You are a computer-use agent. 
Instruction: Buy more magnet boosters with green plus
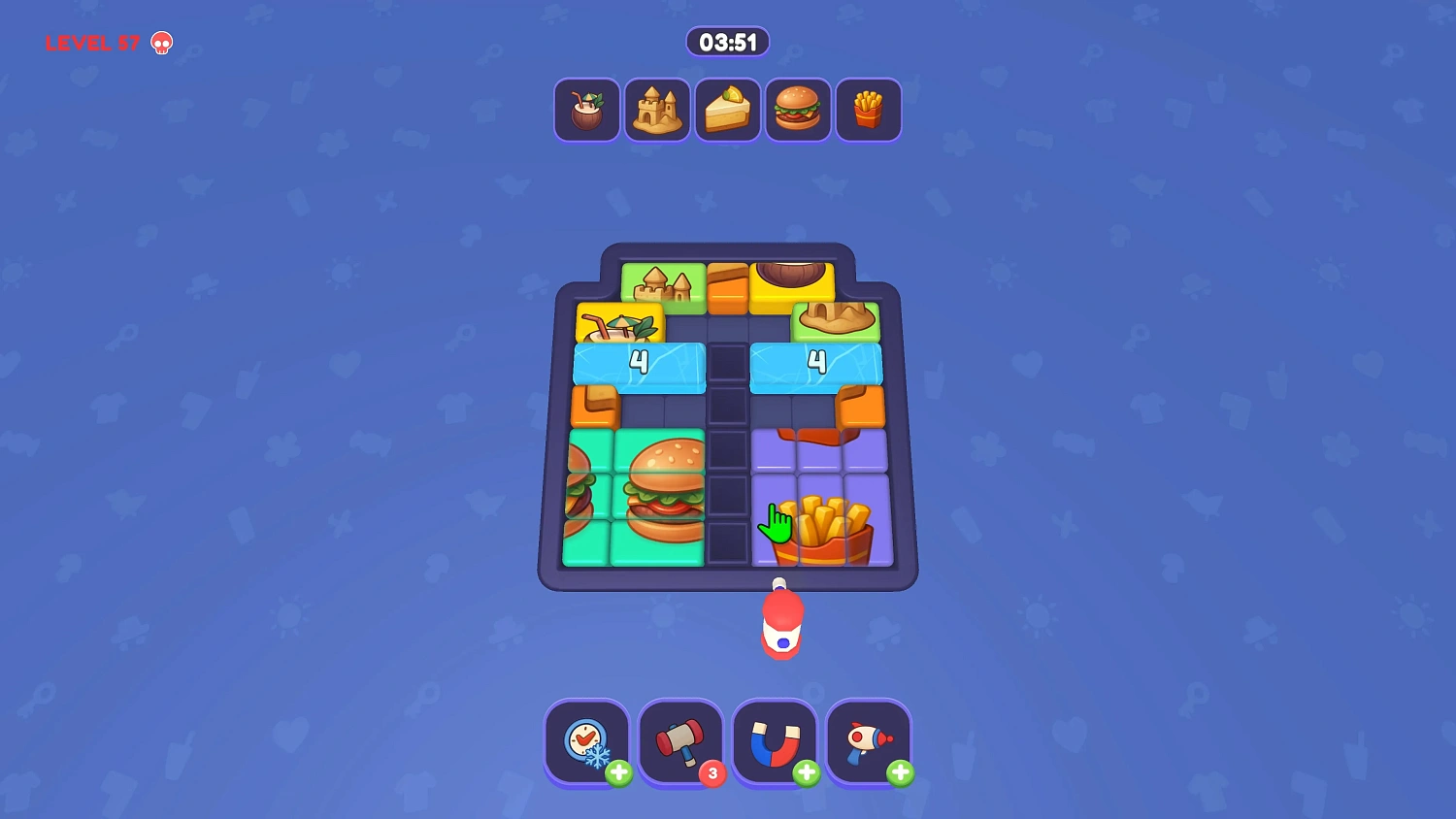coord(806,773)
